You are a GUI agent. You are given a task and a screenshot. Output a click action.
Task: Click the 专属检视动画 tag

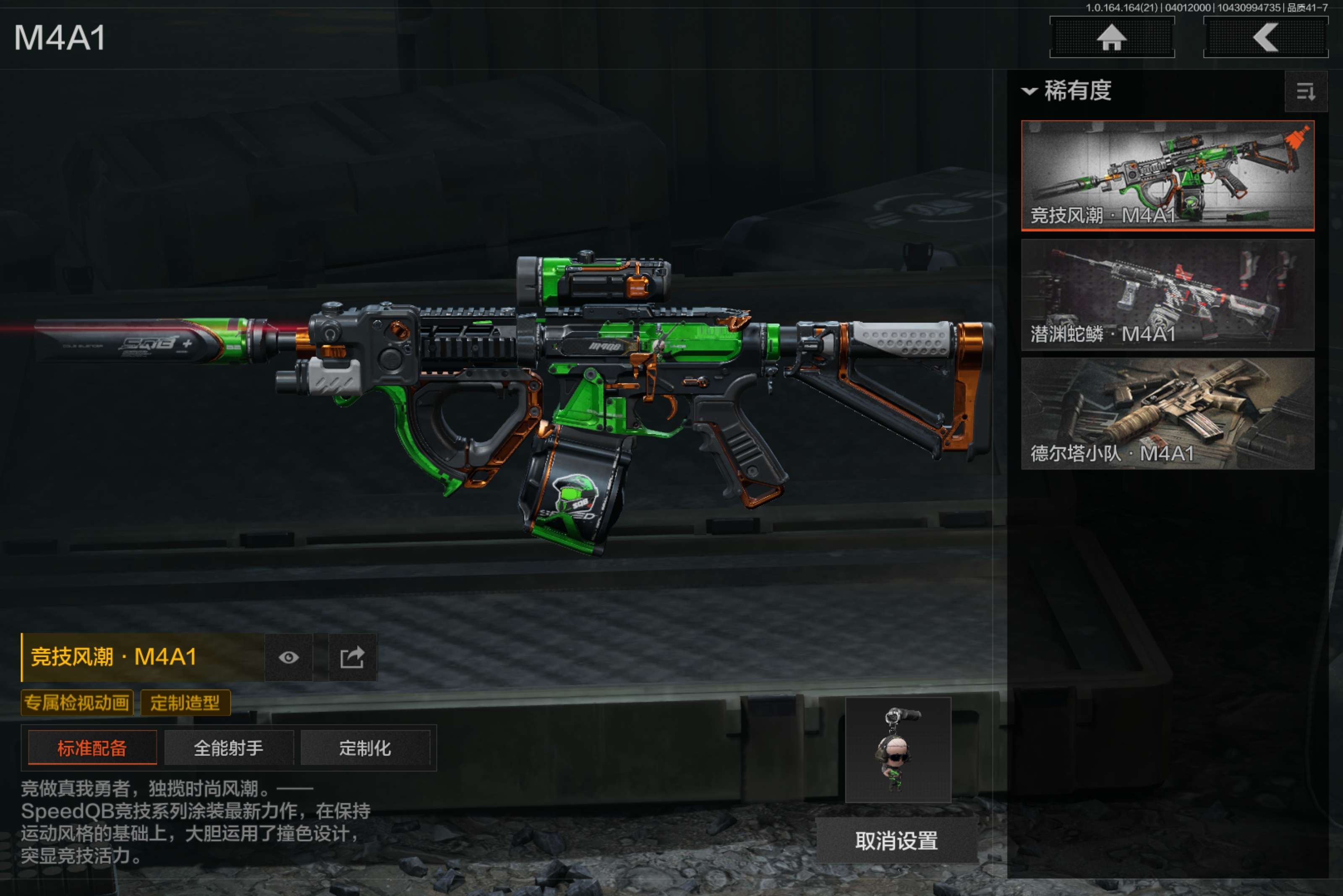77,702
